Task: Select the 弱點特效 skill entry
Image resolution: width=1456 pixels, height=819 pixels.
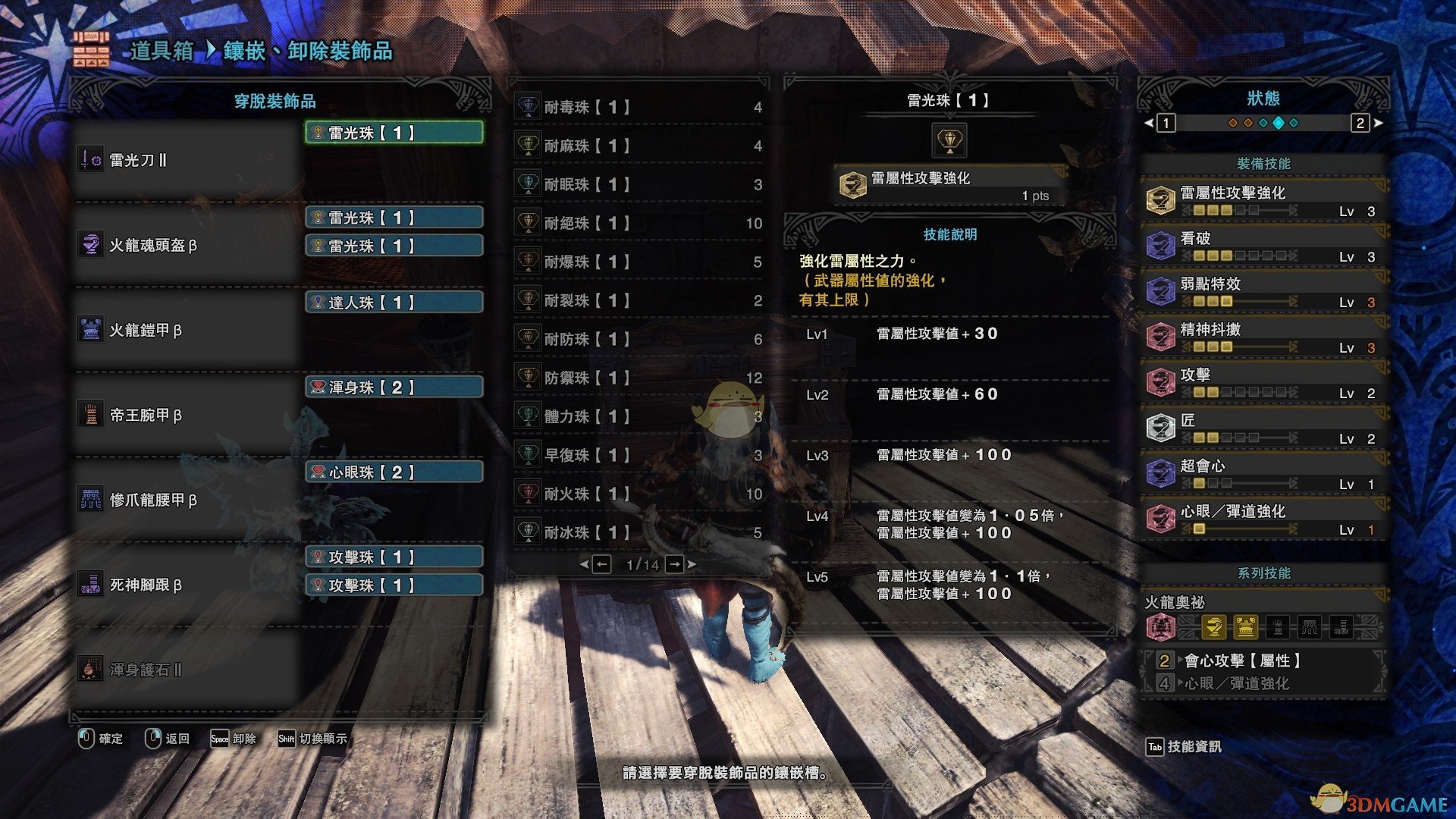Action: pyautogui.click(x=1263, y=291)
